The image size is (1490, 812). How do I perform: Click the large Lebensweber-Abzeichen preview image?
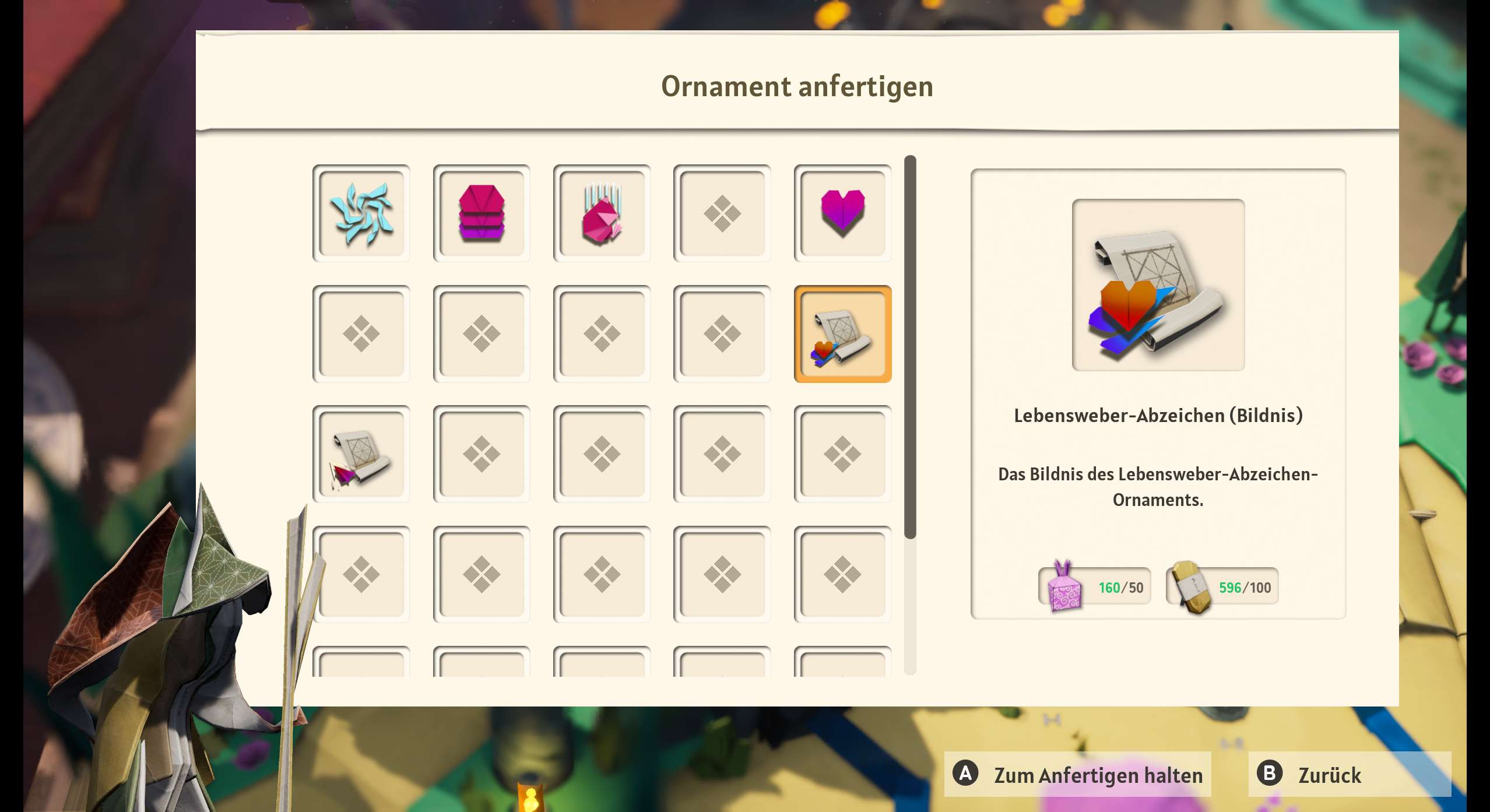(1158, 285)
